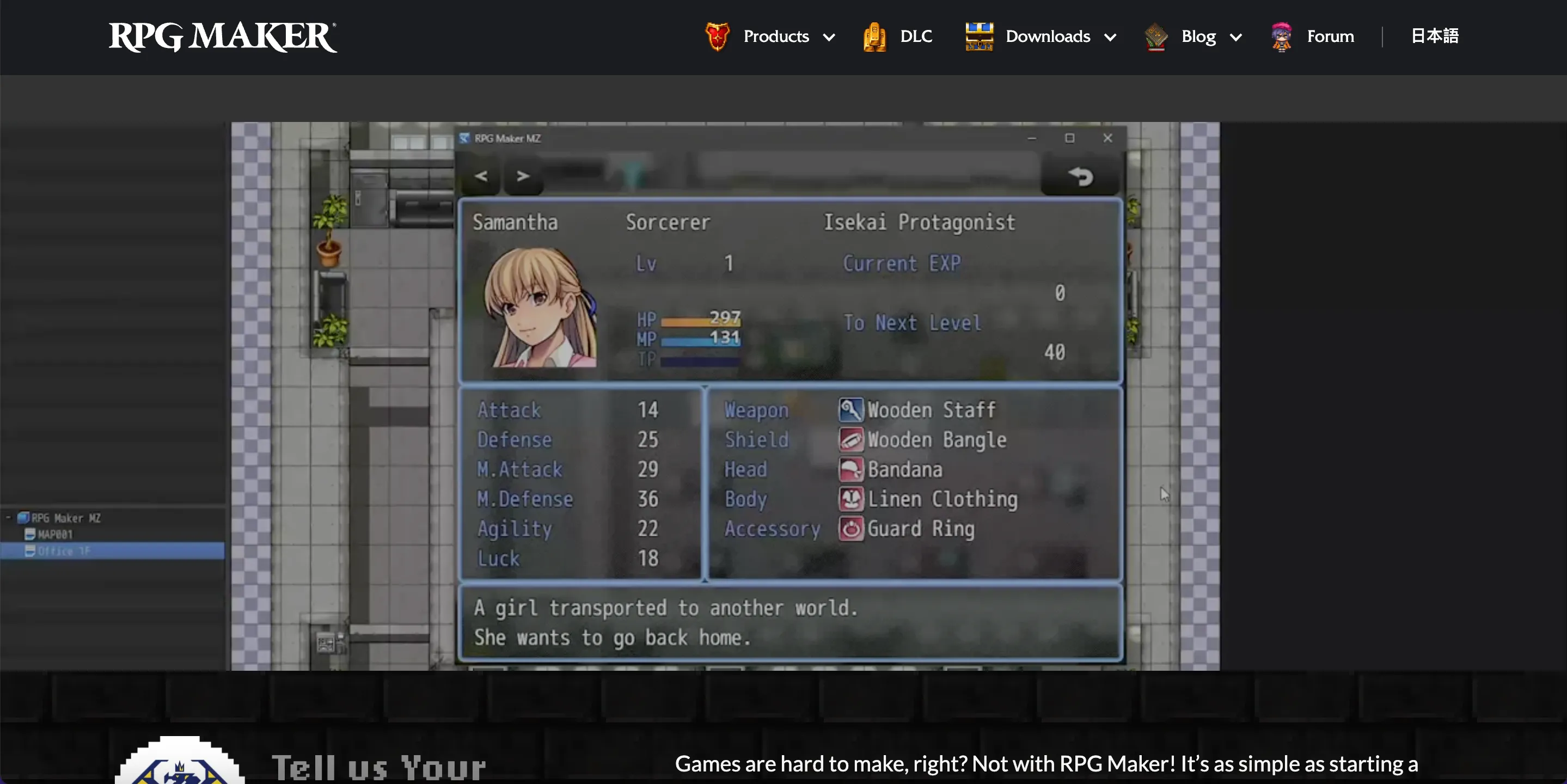The image size is (1567, 784).
Task: Open the Products dropdown chevron
Action: tap(830, 37)
